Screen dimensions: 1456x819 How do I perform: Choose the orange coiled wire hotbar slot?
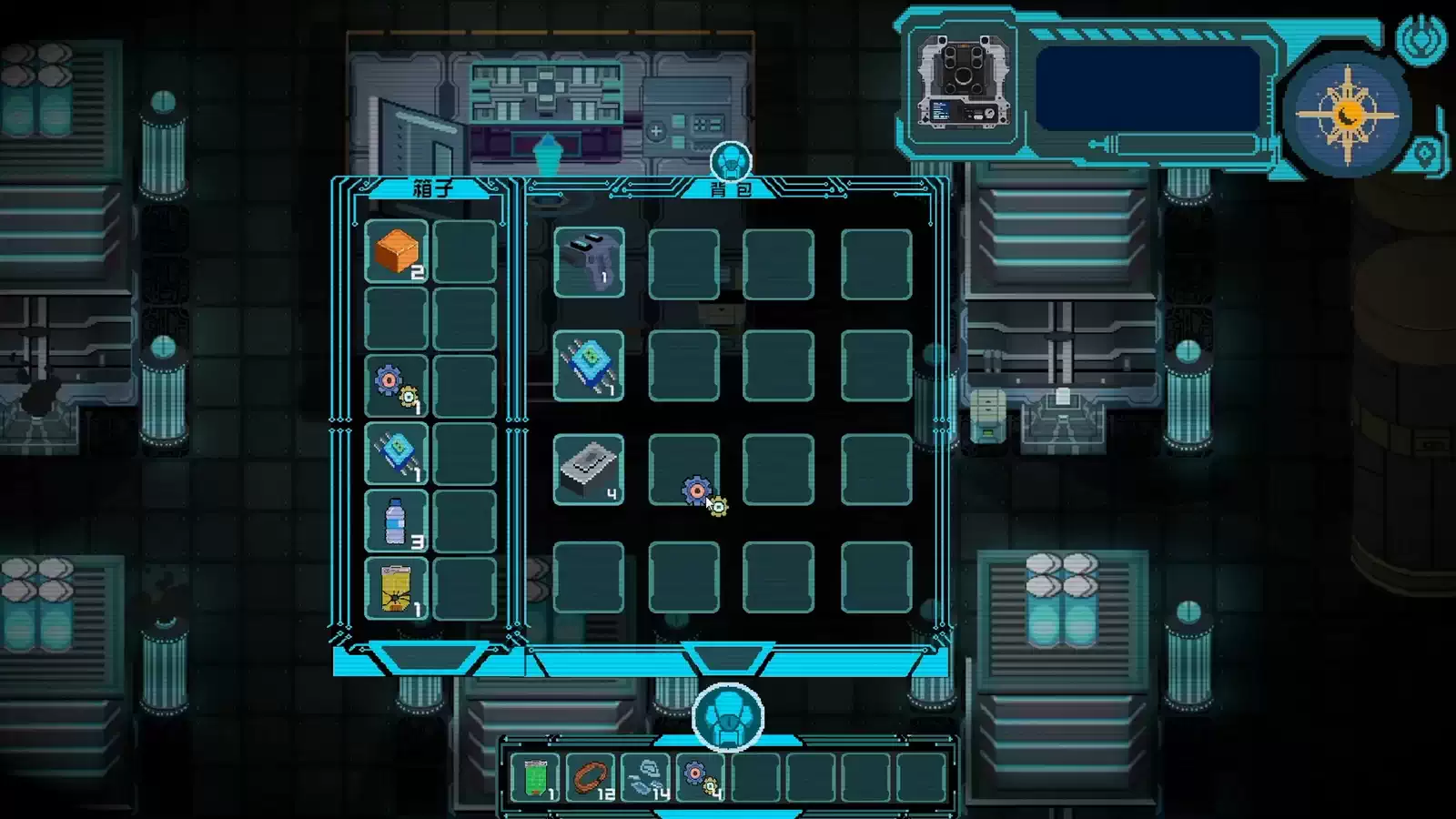[591, 778]
